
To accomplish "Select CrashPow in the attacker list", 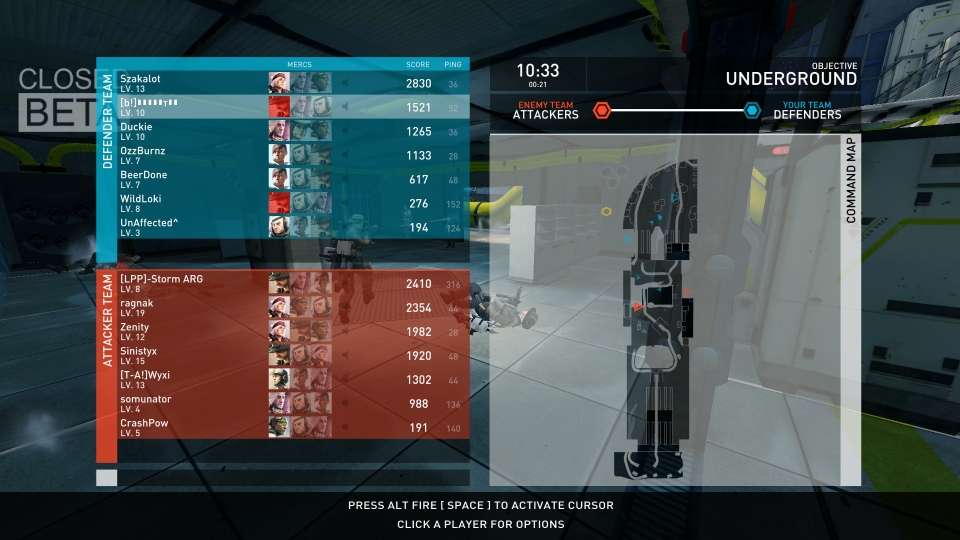I will (x=144, y=427).
